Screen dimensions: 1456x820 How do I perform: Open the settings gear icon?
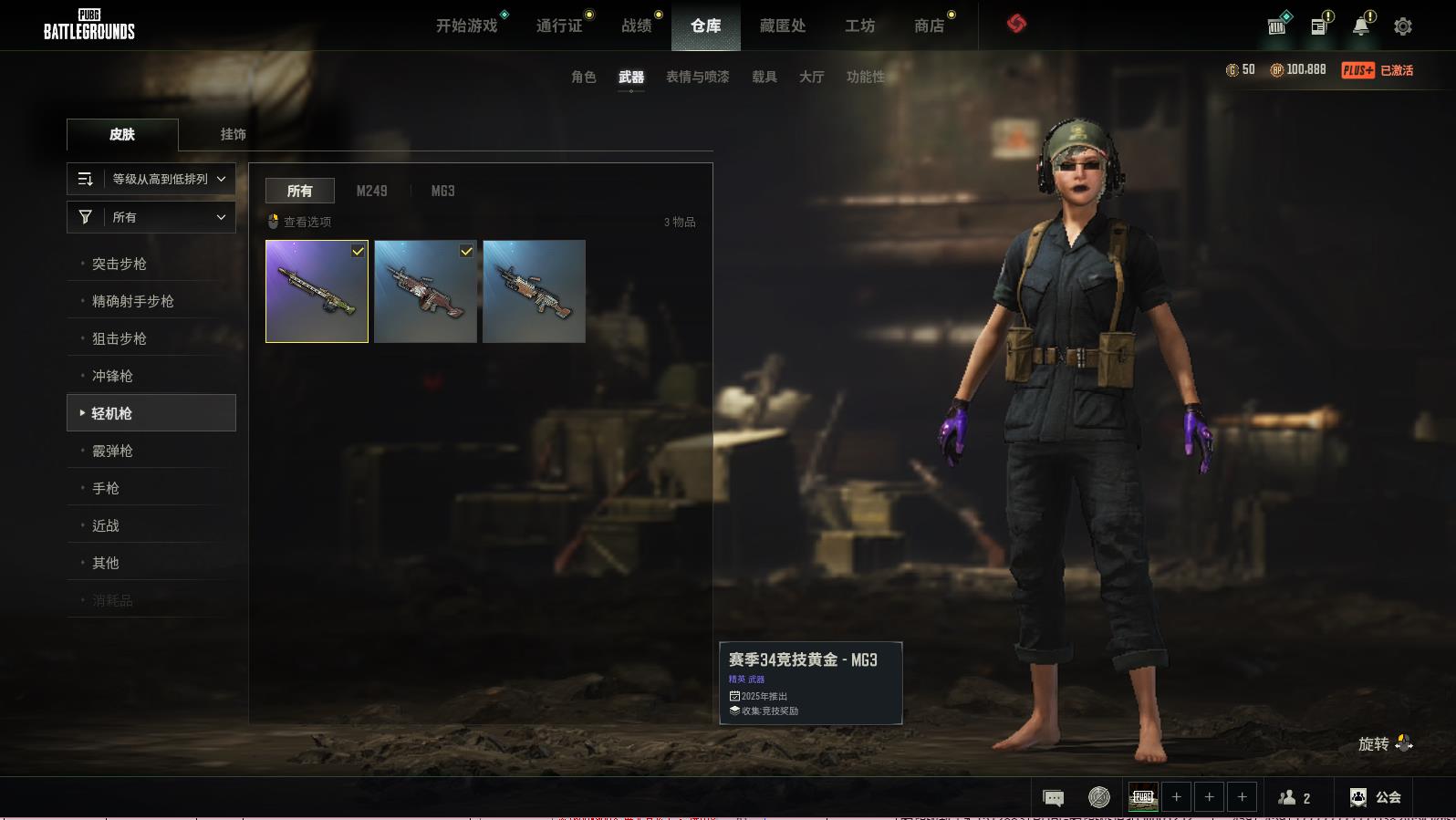[x=1402, y=26]
